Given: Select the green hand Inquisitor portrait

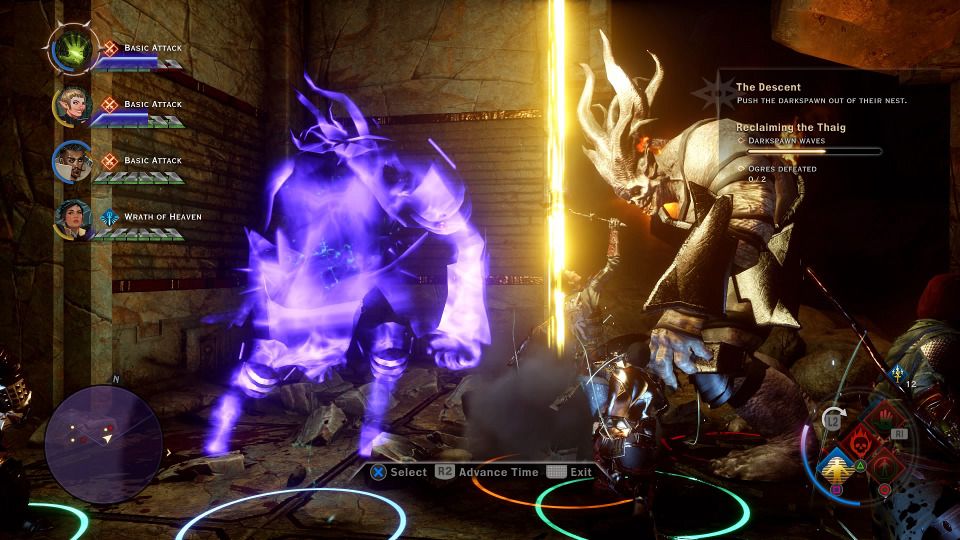Looking at the screenshot, I should click(74, 48).
